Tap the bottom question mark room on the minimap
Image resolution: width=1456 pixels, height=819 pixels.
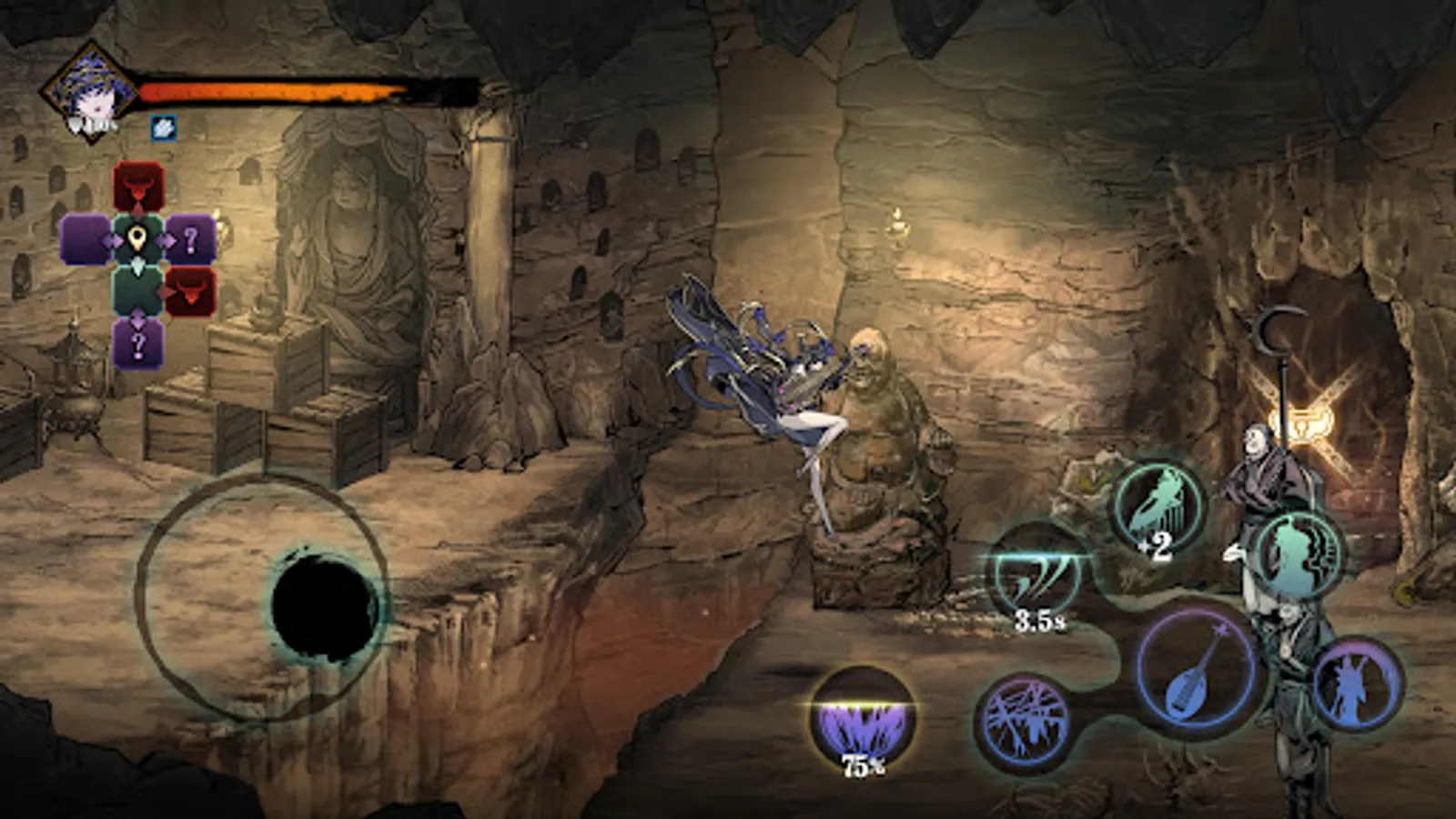click(136, 341)
